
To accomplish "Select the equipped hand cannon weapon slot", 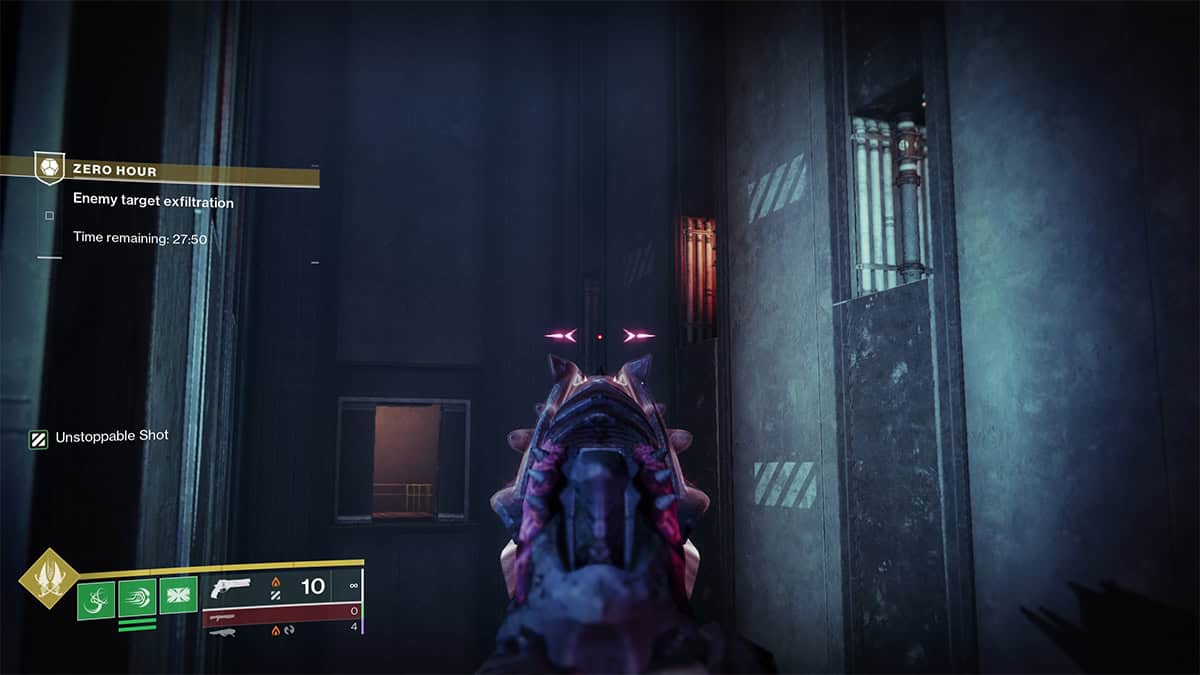I will [x=282, y=587].
